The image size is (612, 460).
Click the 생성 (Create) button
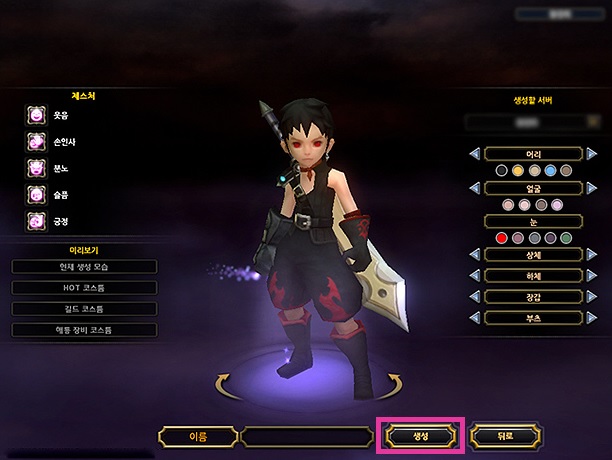pos(420,436)
